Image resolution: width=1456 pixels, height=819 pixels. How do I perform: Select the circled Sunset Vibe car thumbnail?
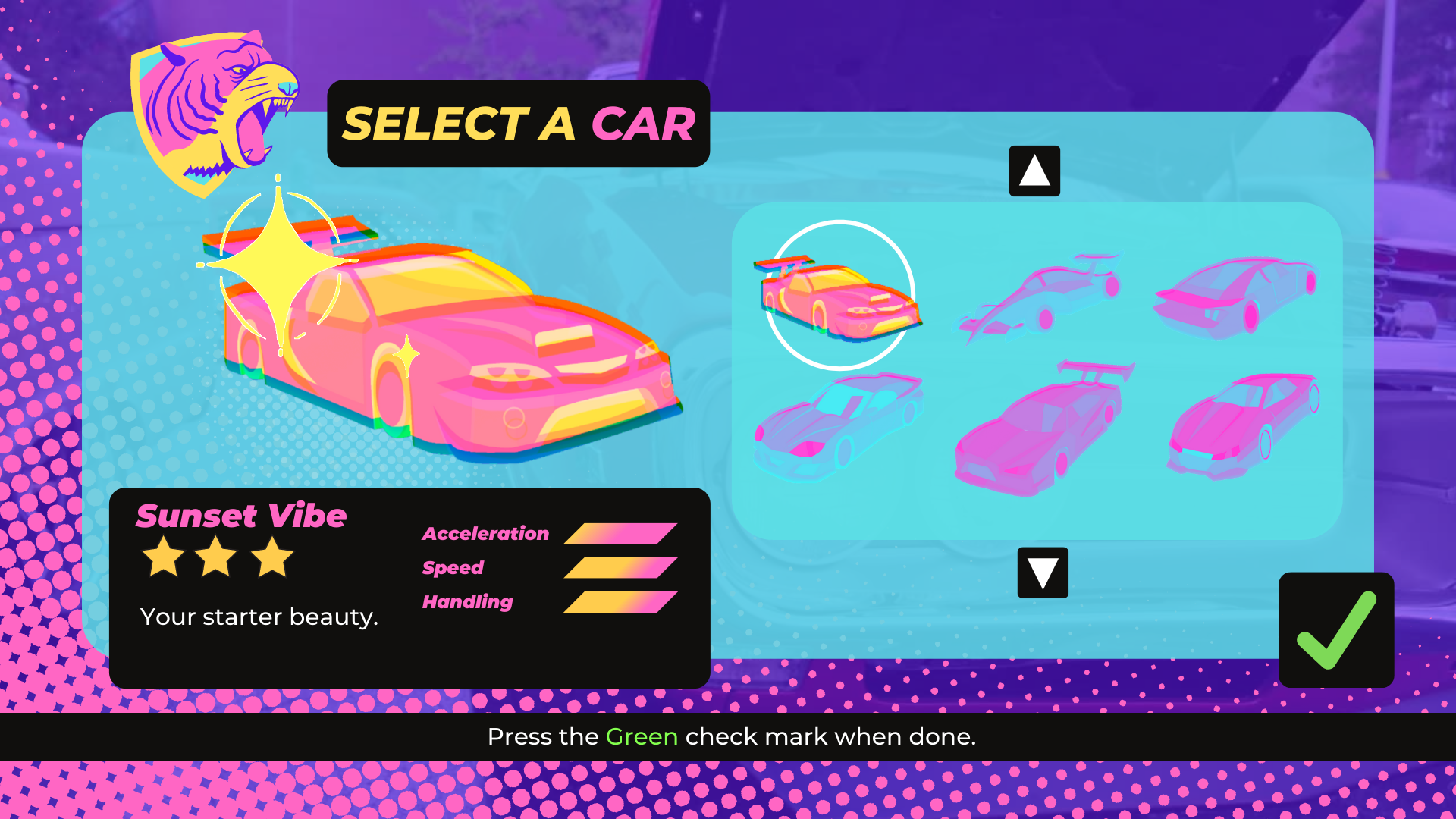[x=839, y=296]
